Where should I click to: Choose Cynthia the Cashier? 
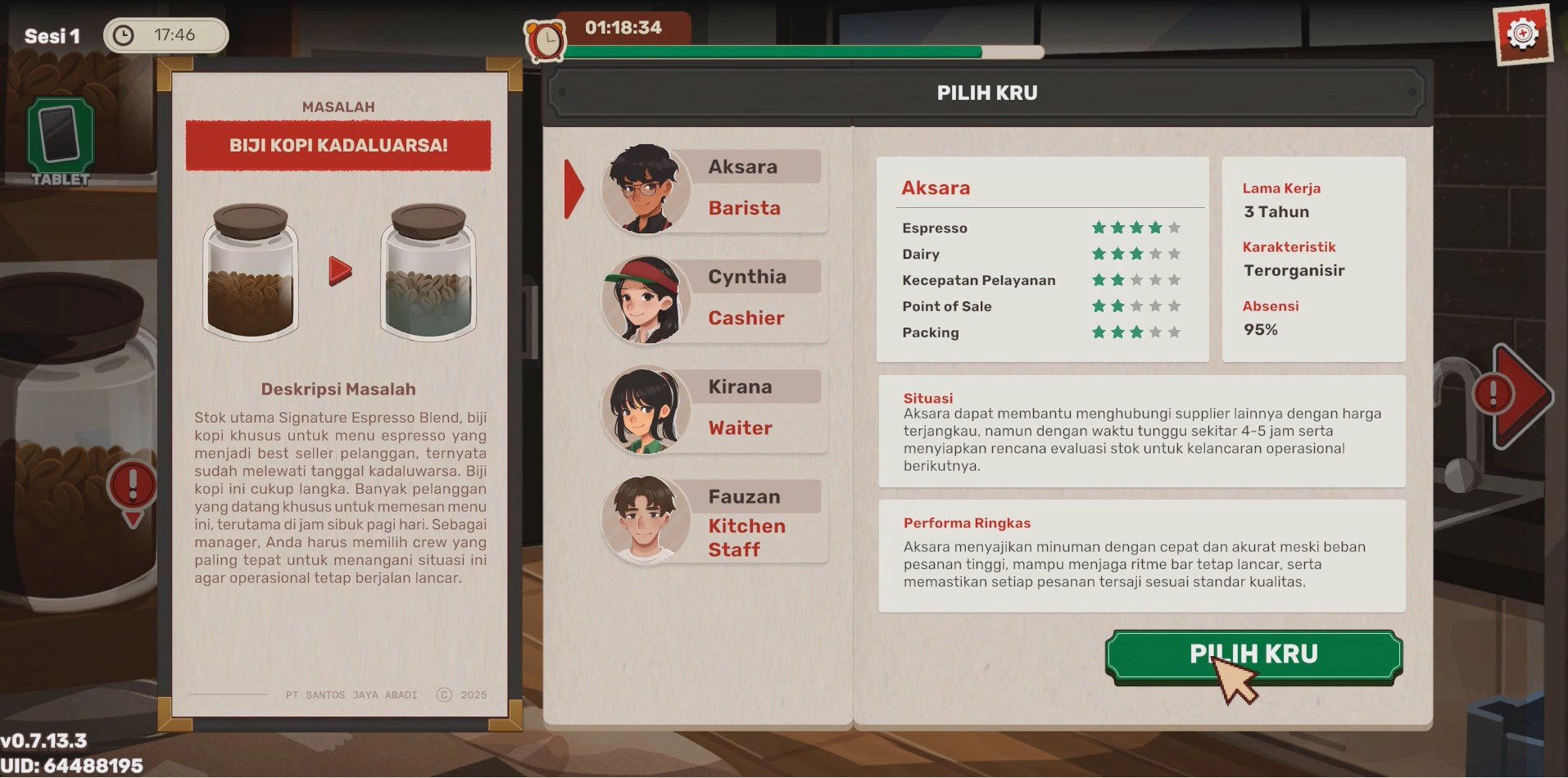pos(713,299)
